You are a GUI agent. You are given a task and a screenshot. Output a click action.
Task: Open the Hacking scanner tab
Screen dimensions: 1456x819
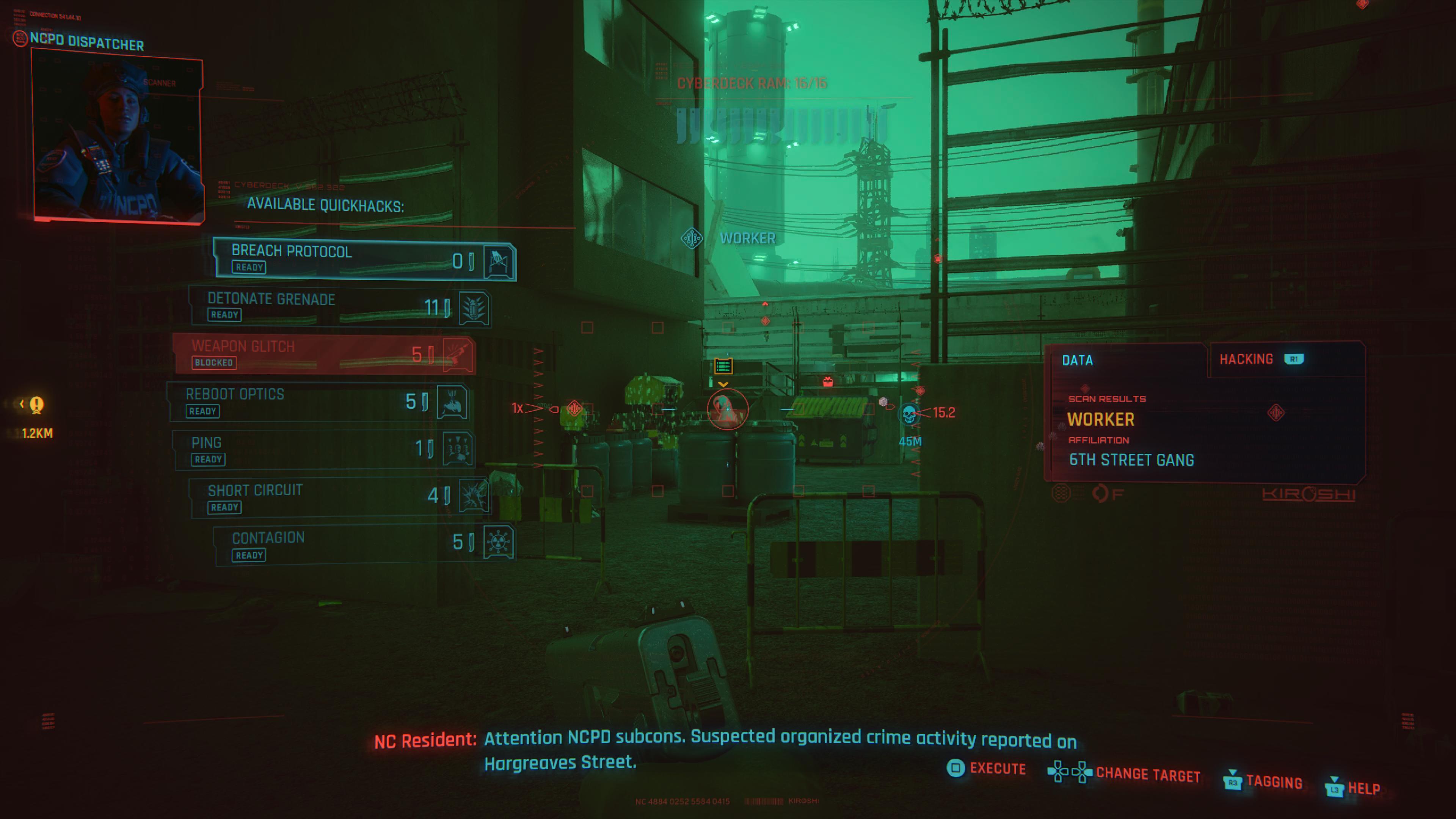[x=1259, y=359]
